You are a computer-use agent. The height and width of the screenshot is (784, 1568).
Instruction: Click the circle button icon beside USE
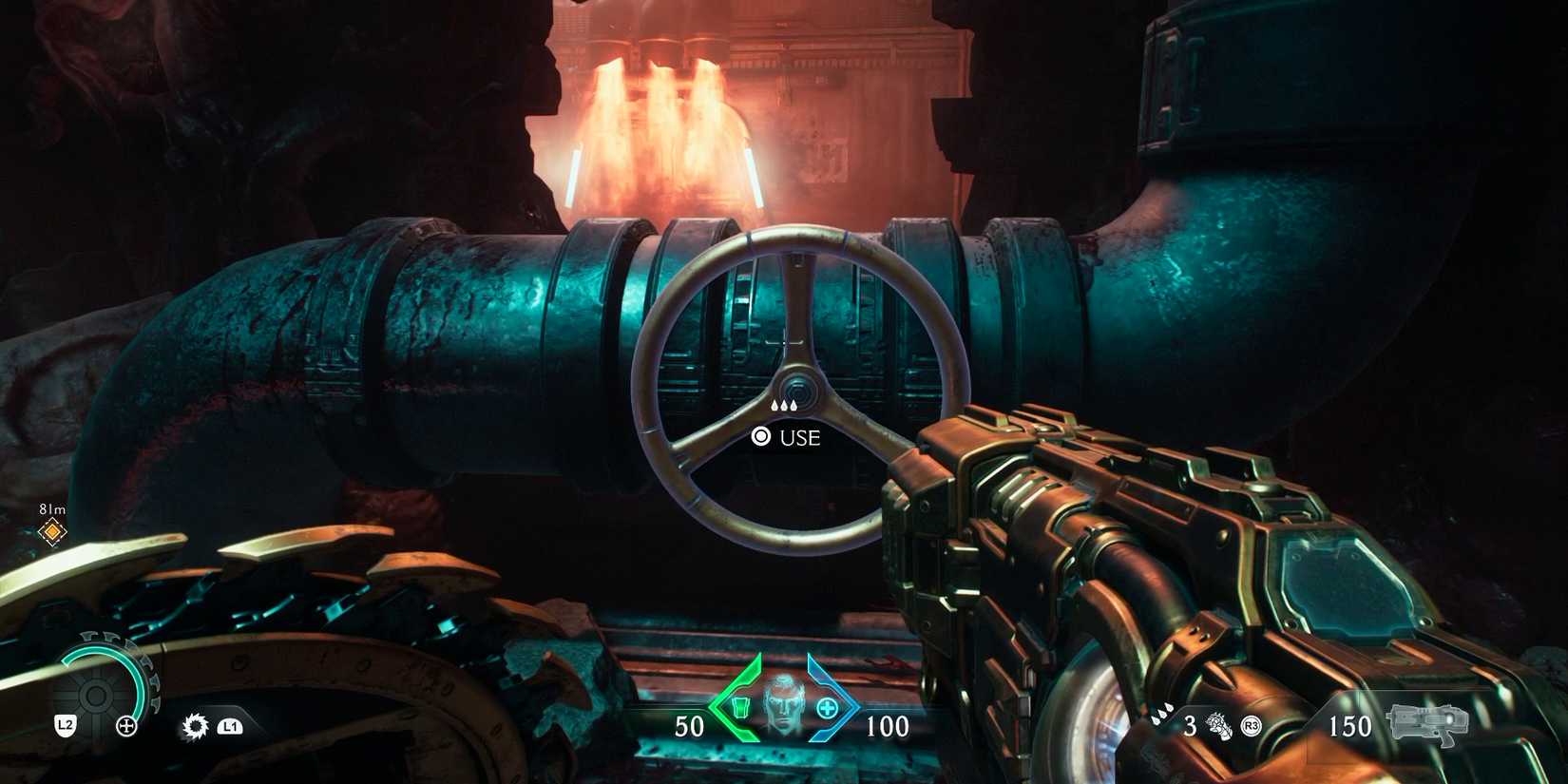coord(761,438)
